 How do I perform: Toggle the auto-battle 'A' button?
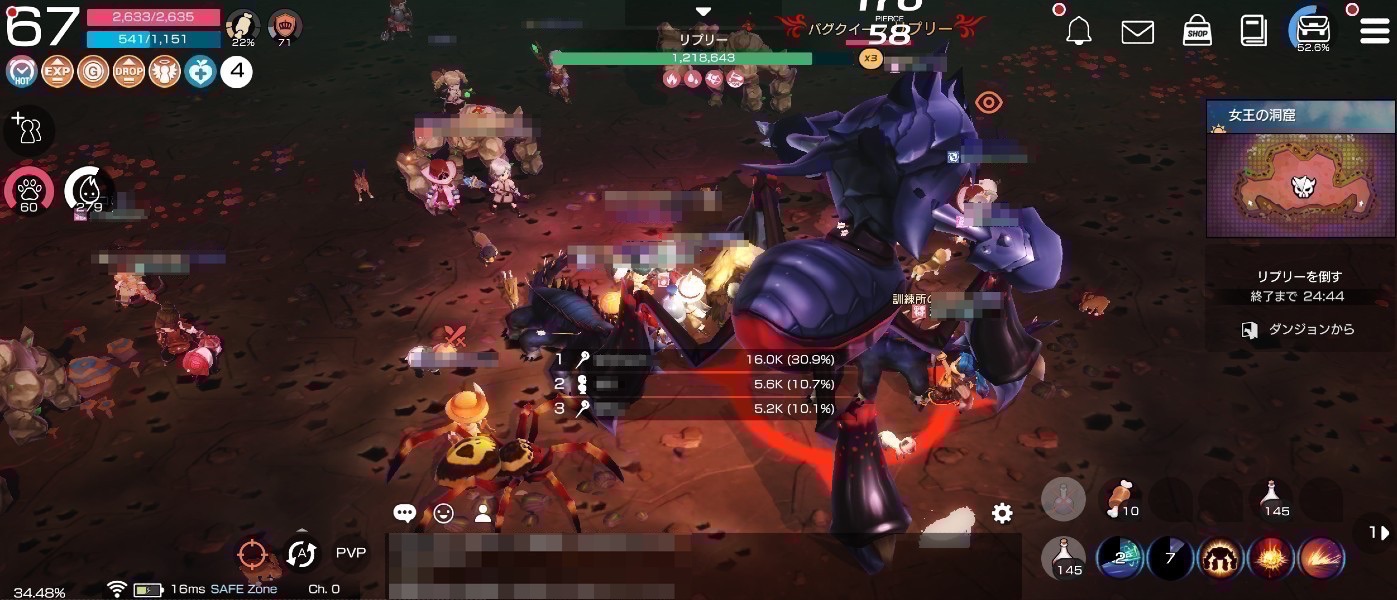pyautogui.click(x=301, y=554)
